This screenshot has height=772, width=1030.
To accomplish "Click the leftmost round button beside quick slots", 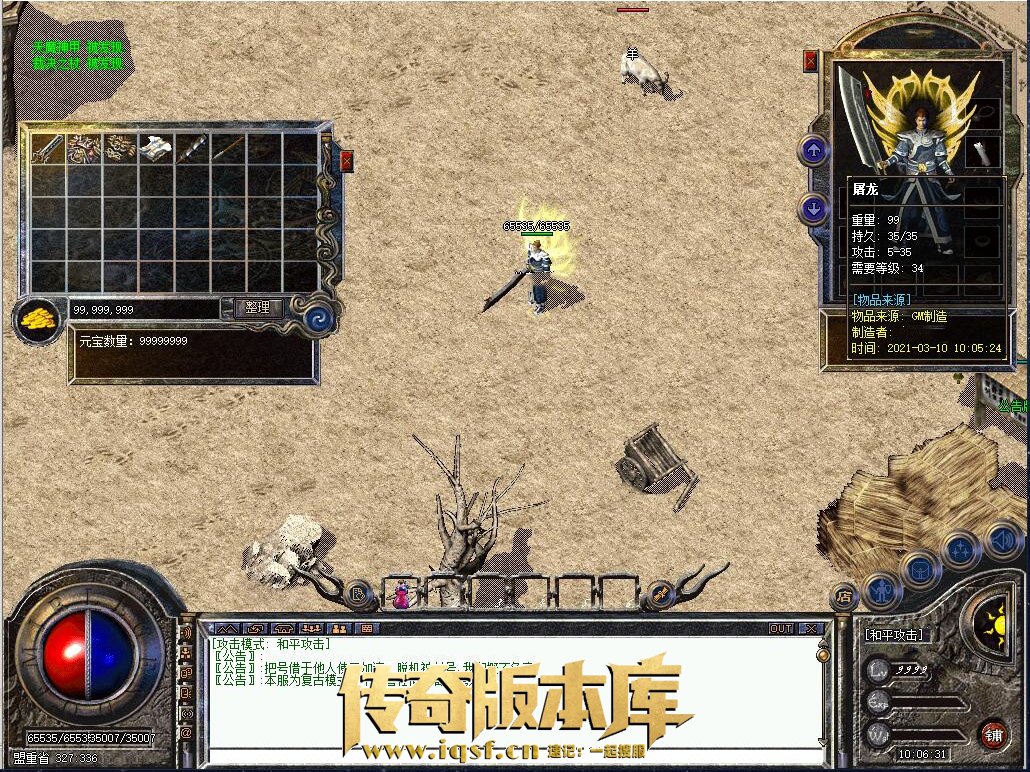I will [359, 595].
